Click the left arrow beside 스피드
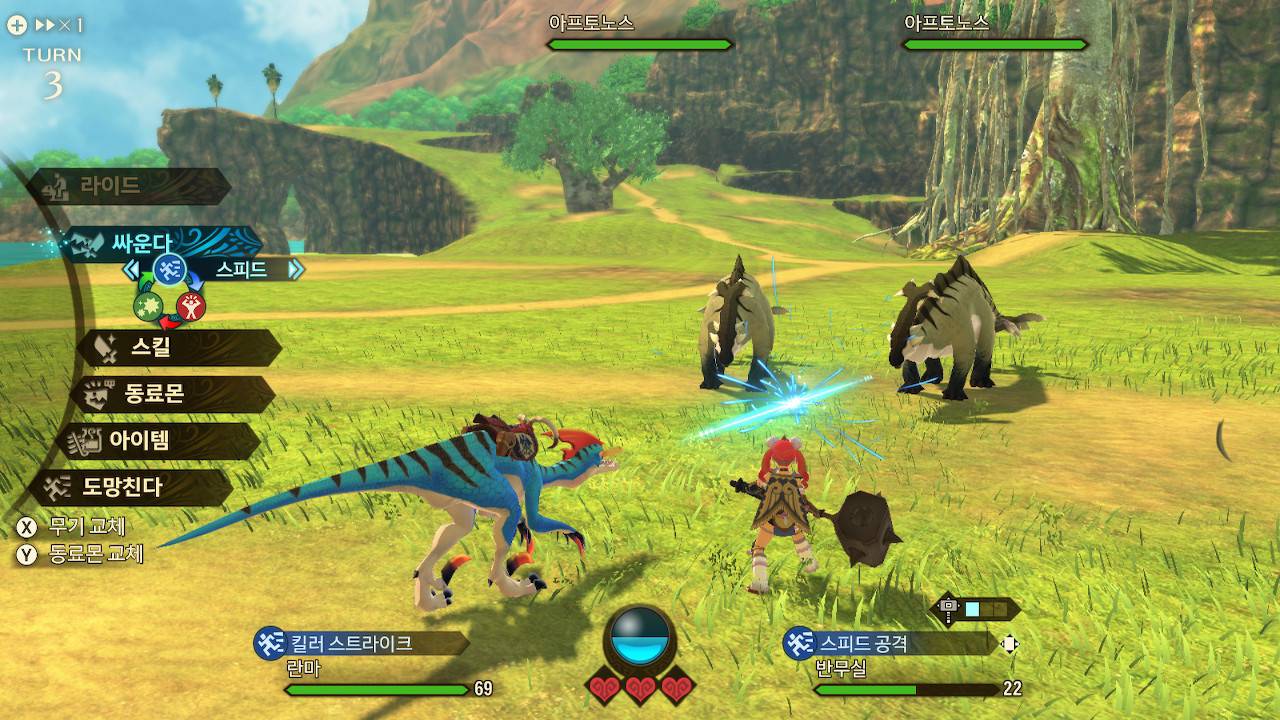Screen dimensions: 1280x720 point(130,269)
